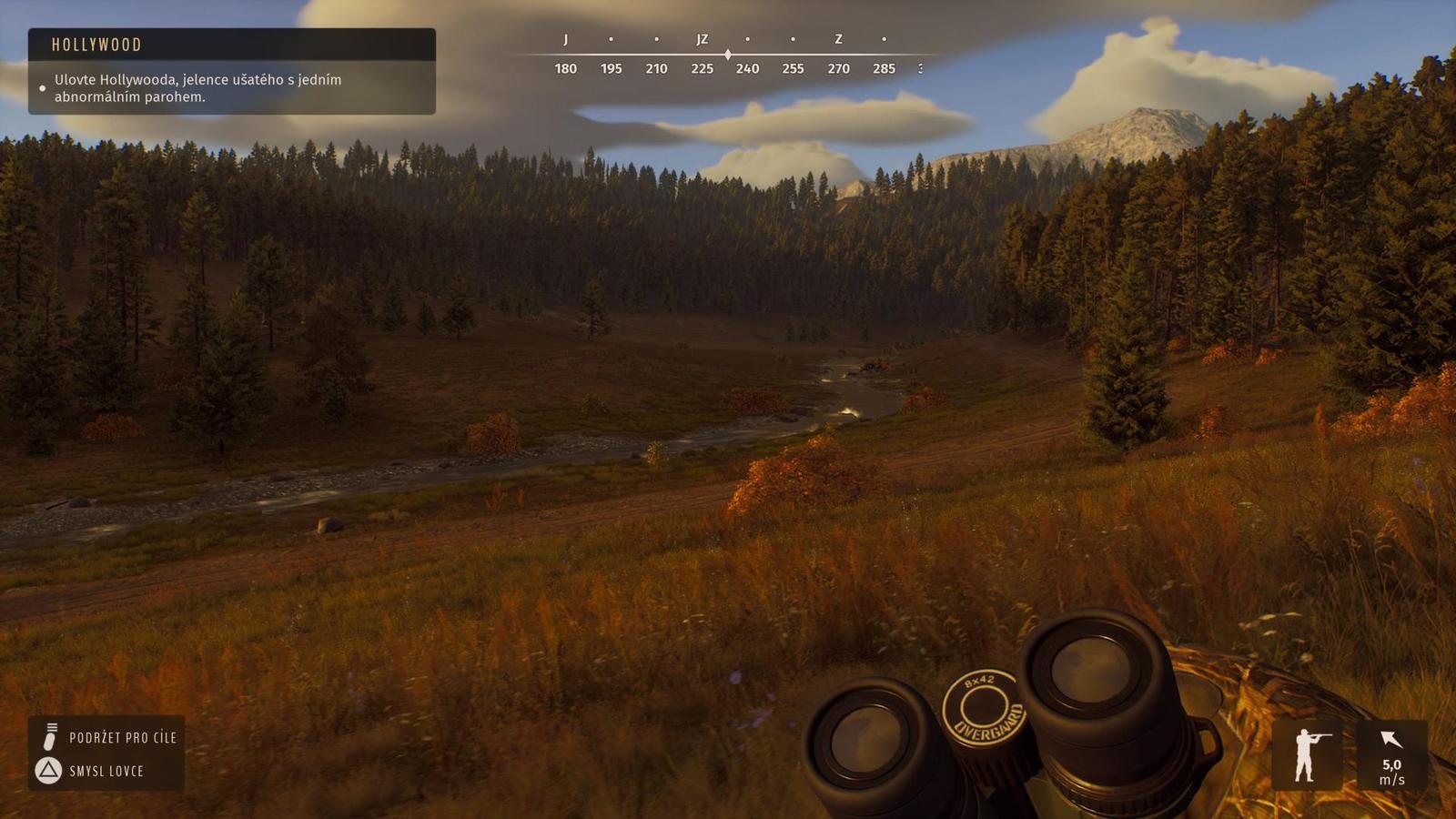
Task: Open the Hollywood mission objective tracker
Action: click(x=231, y=71)
